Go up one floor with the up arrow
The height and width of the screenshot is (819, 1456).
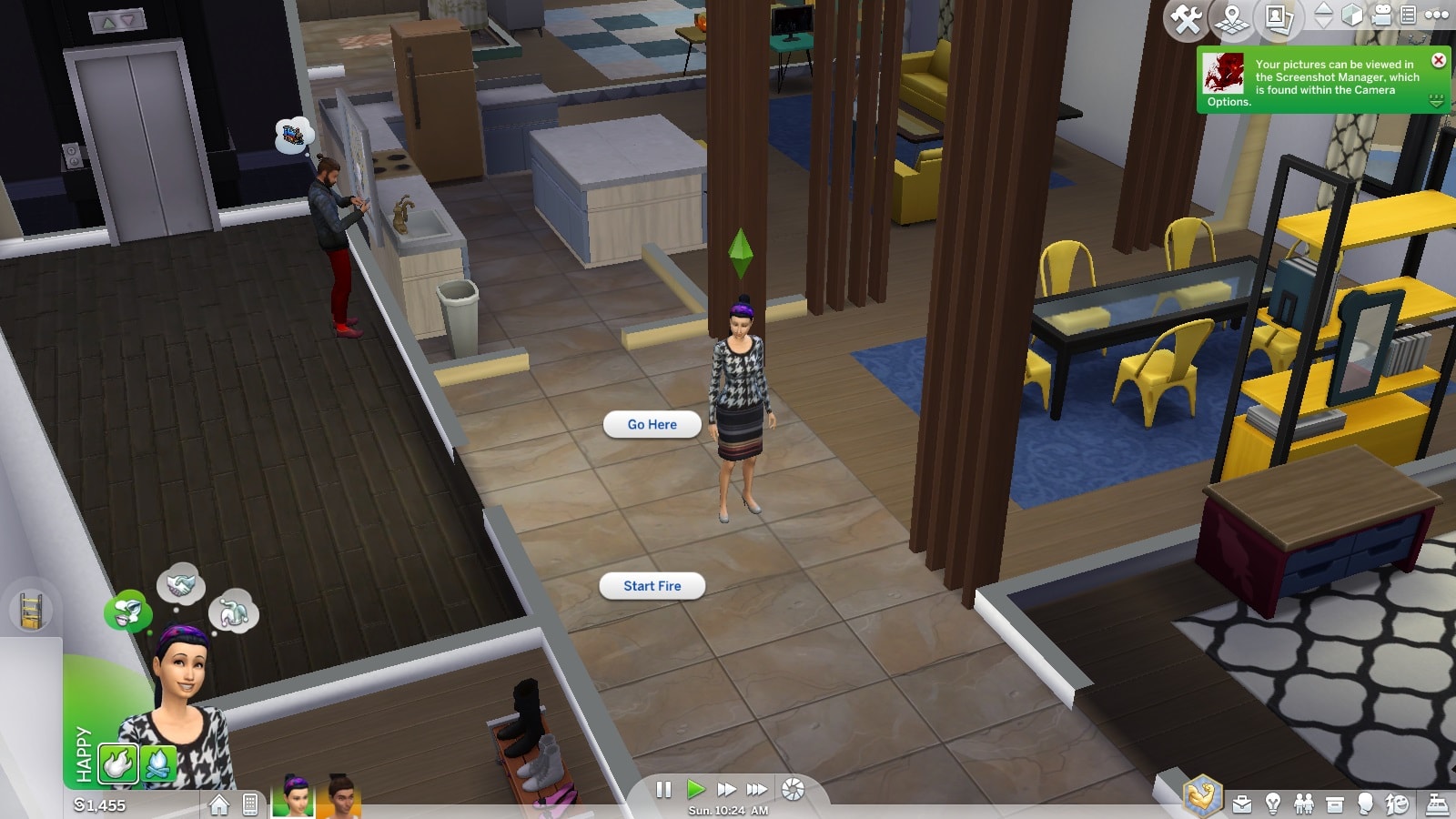pos(1324,9)
